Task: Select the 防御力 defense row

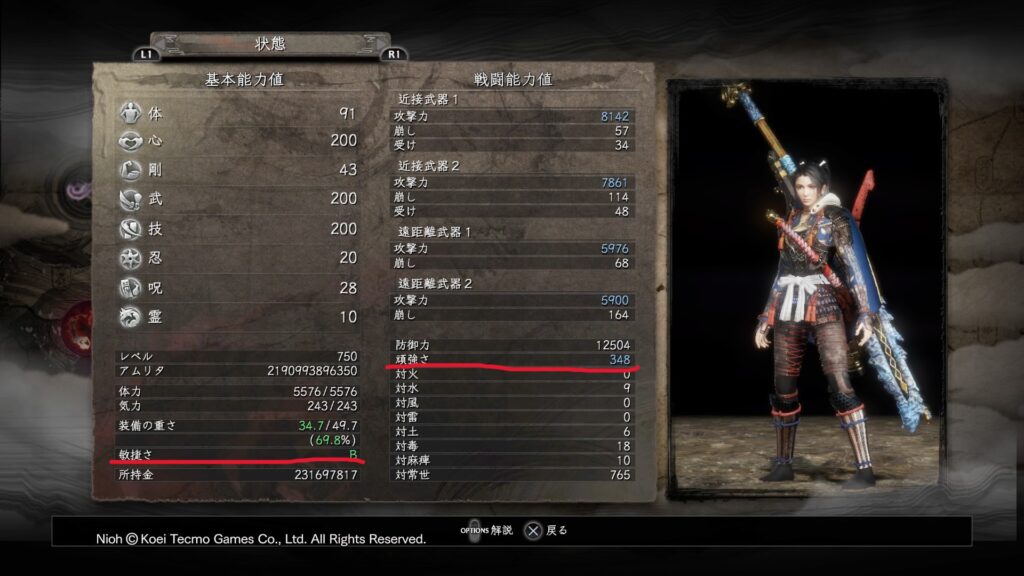Action: 513,345
